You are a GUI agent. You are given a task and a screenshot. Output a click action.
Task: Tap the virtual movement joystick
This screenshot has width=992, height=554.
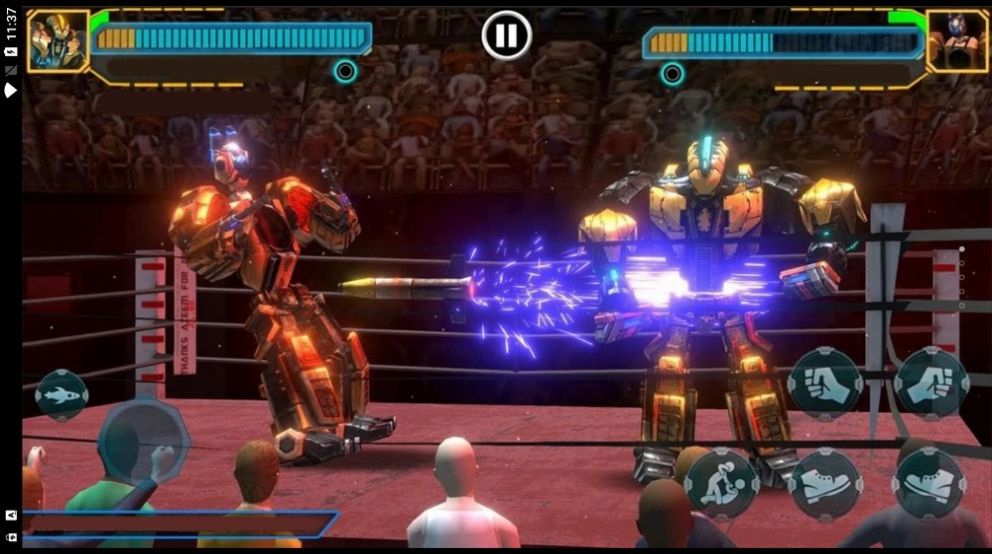[142, 440]
